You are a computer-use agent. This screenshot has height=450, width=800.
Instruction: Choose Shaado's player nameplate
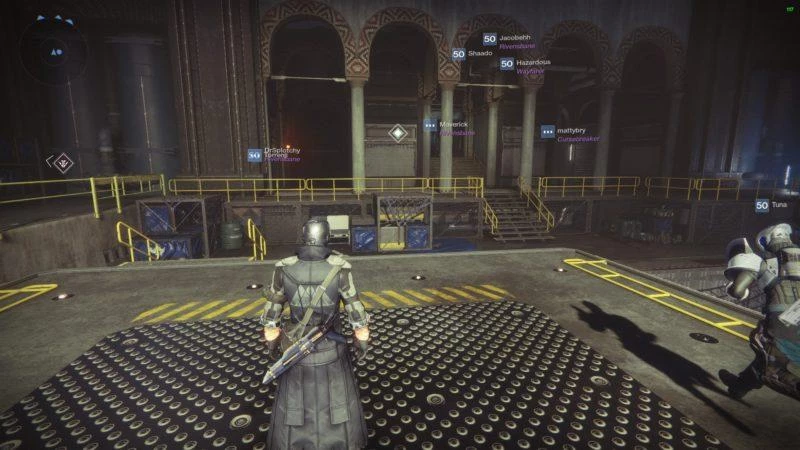(473, 54)
